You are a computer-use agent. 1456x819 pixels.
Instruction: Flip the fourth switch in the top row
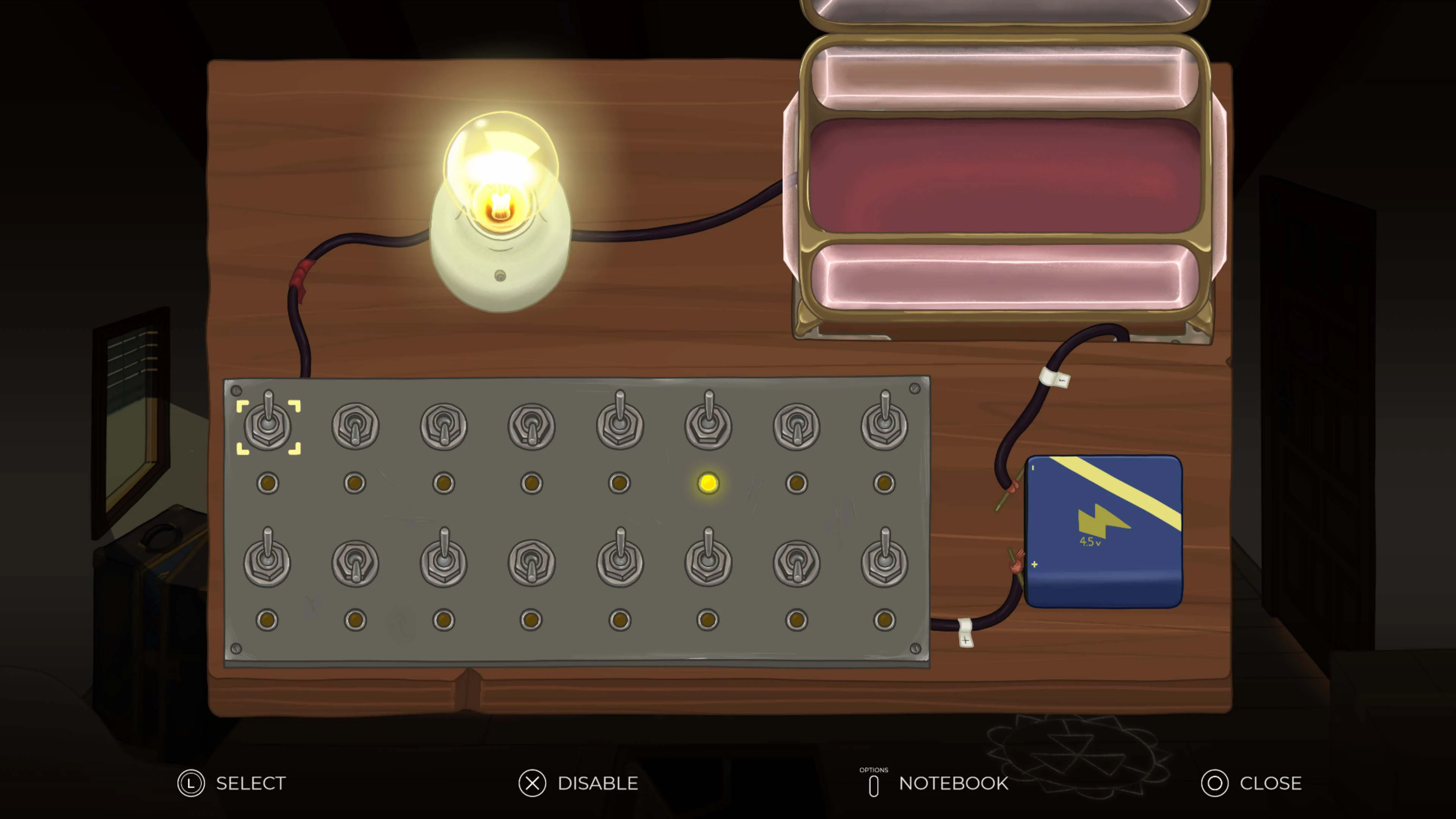(532, 425)
